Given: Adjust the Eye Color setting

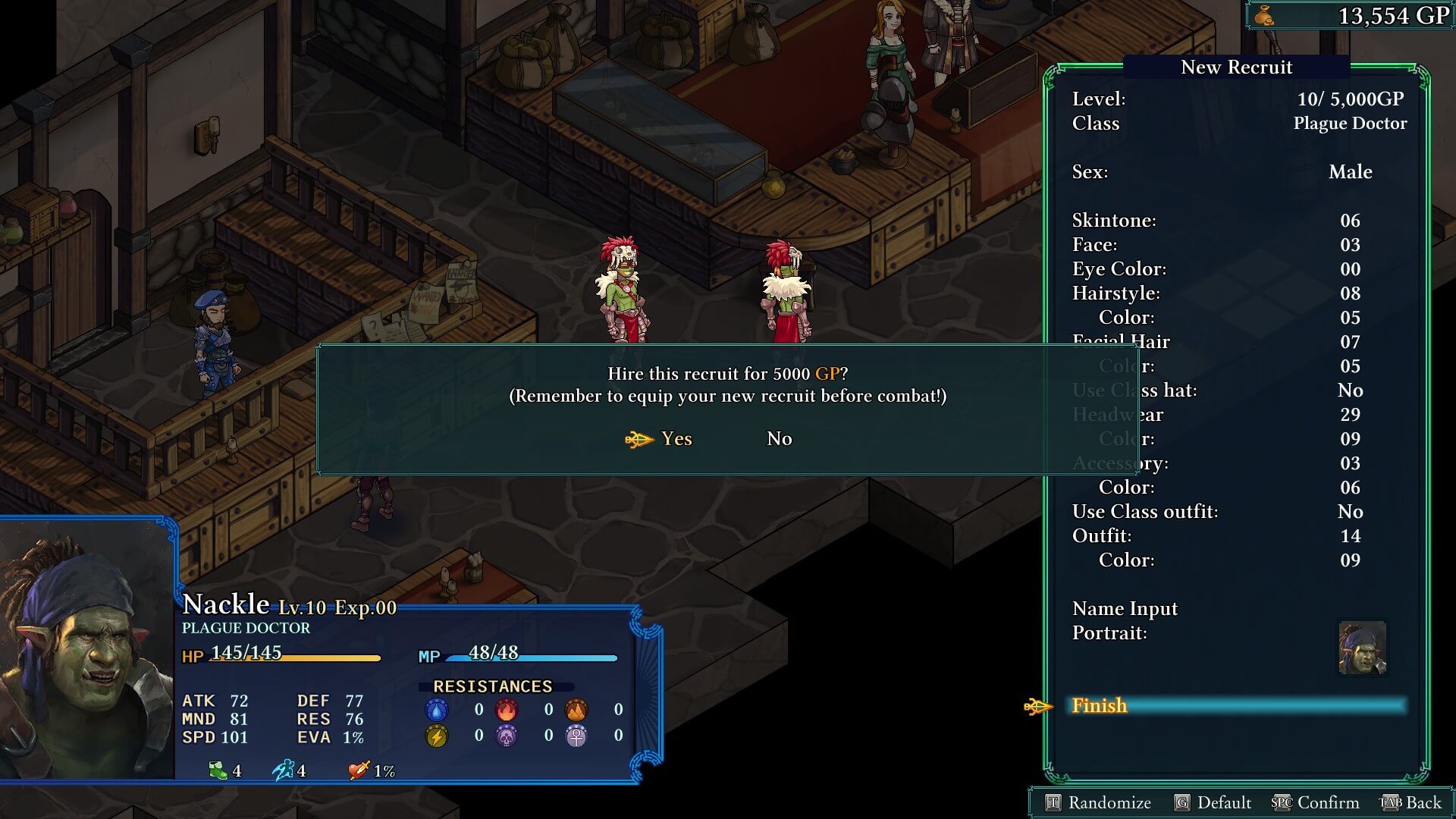Looking at the screenshot, I should click(x=1238, y=269).
